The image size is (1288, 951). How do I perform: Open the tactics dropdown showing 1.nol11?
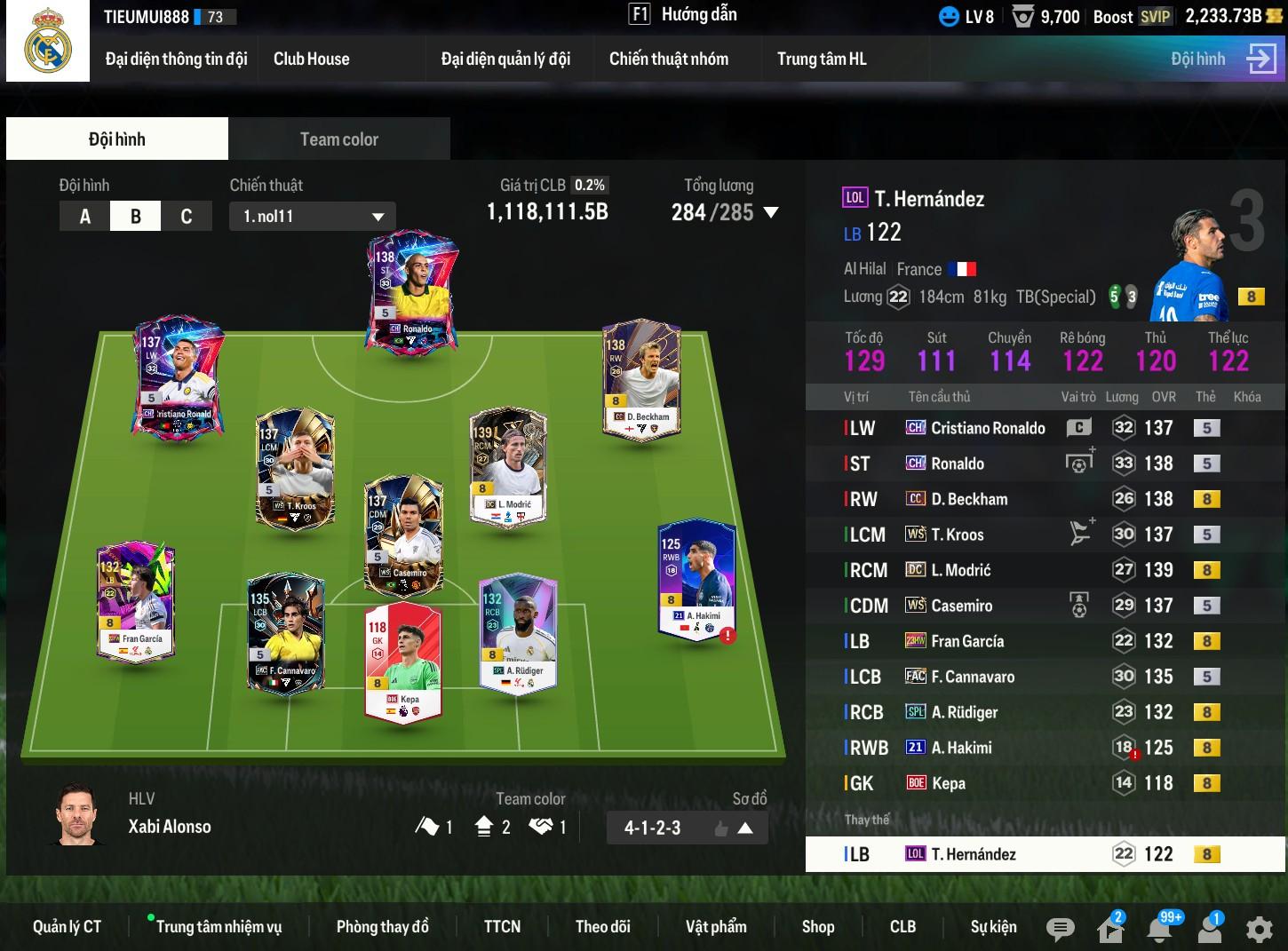point(313,217)
